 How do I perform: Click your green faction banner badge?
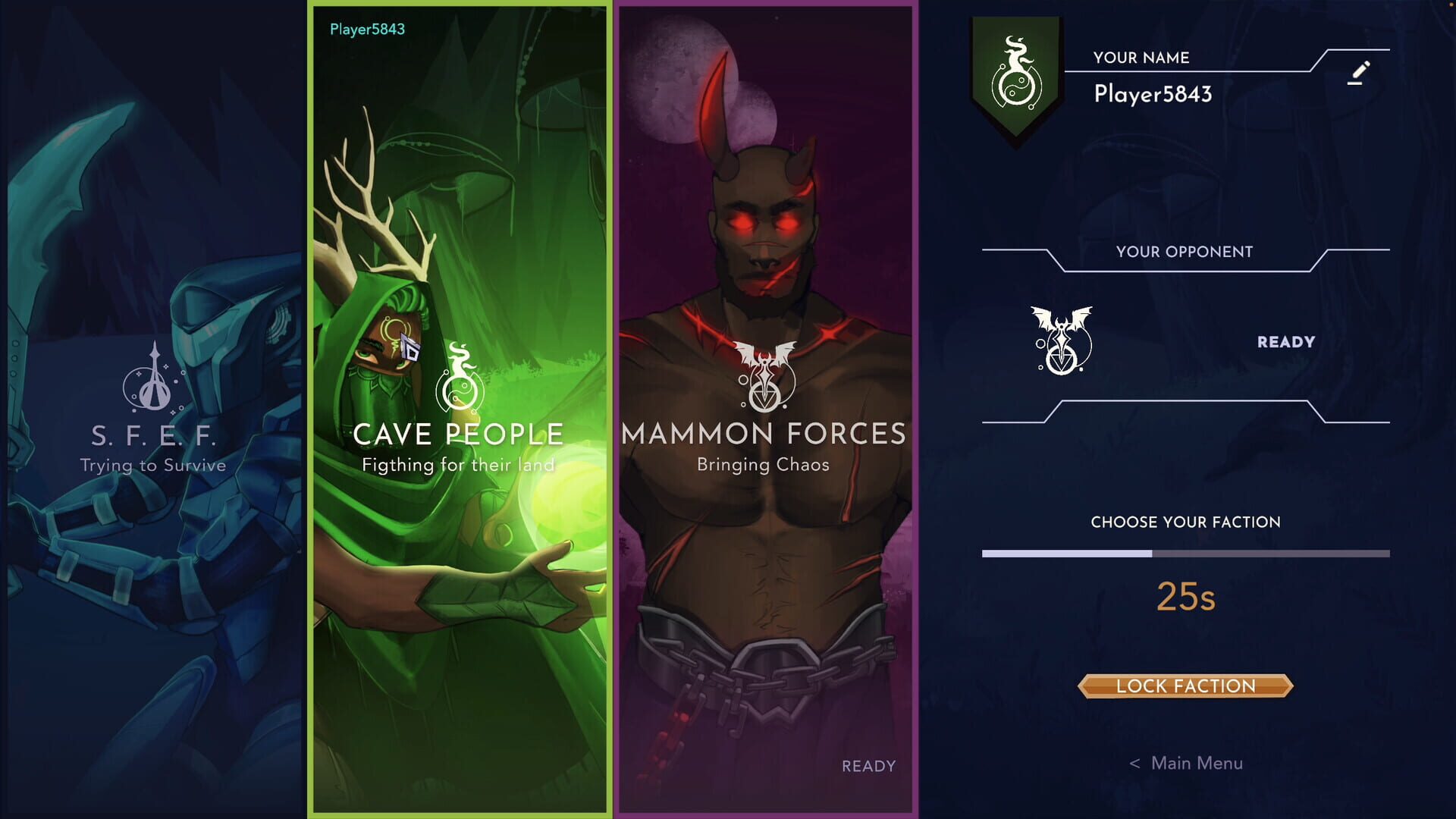pos(1016,76)
